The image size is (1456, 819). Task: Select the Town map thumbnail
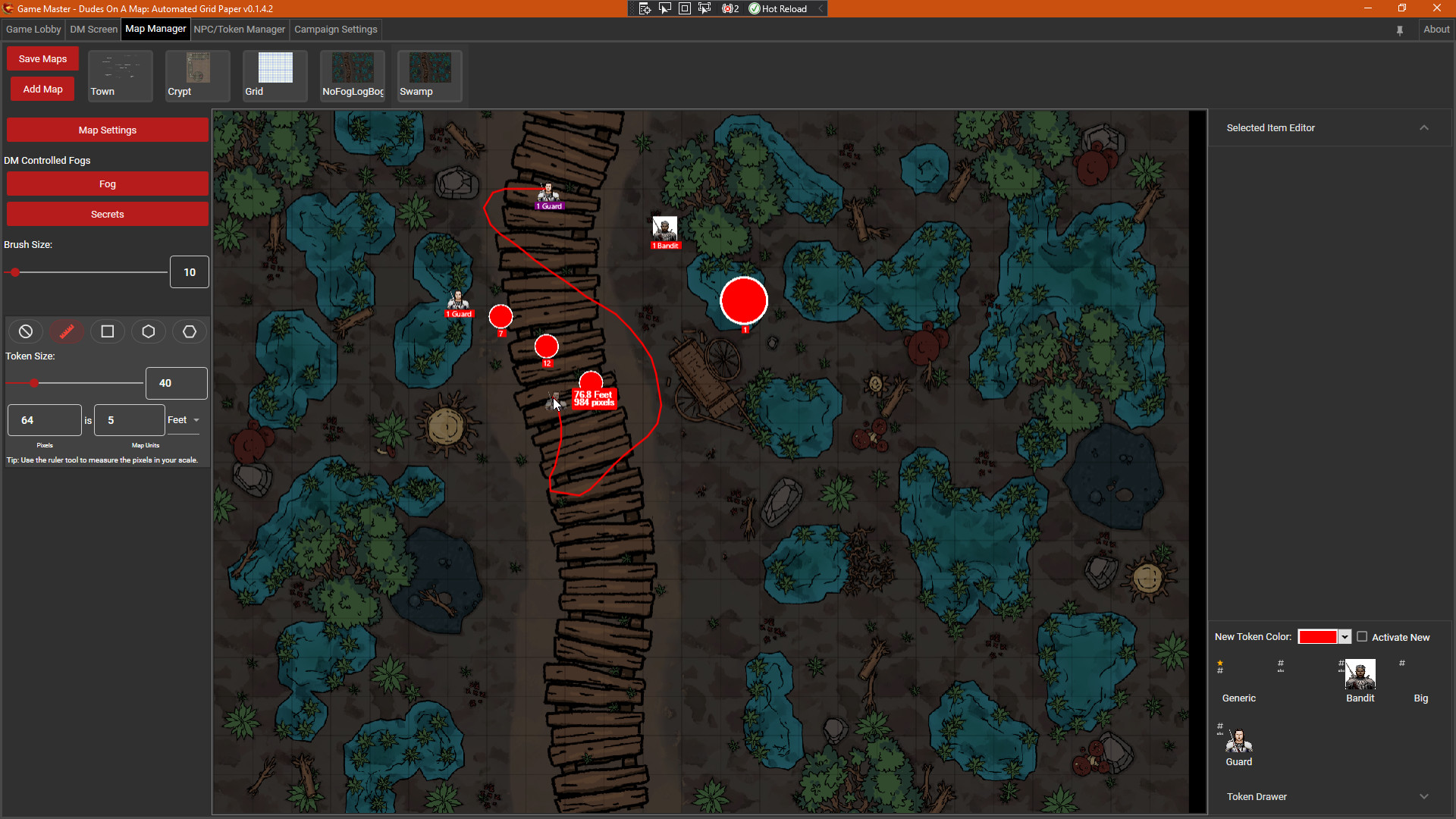click(x=120, y=75)
